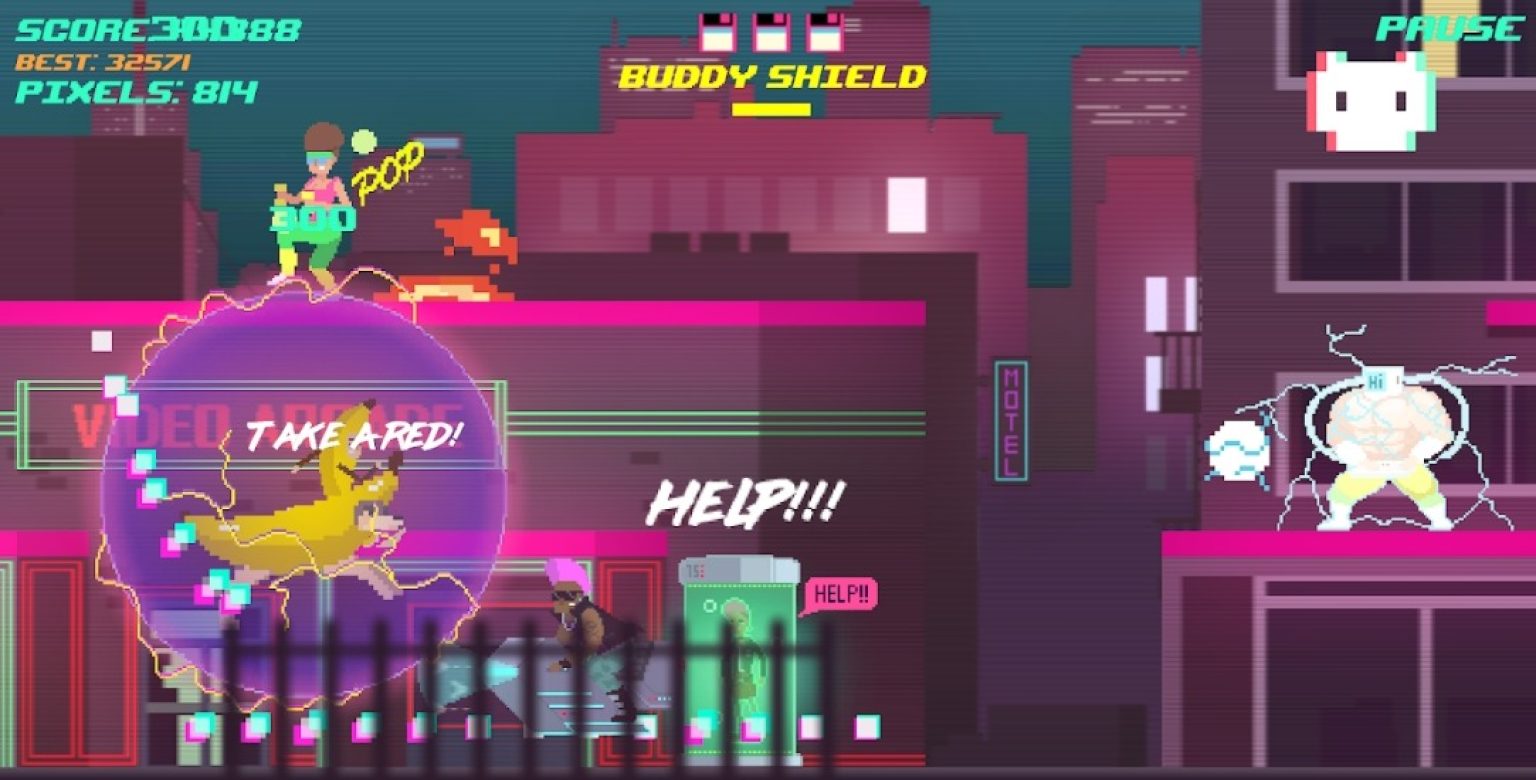Select the middle floppy disk icon
This screenshot has width=1536, height=780.
point(770,30)
